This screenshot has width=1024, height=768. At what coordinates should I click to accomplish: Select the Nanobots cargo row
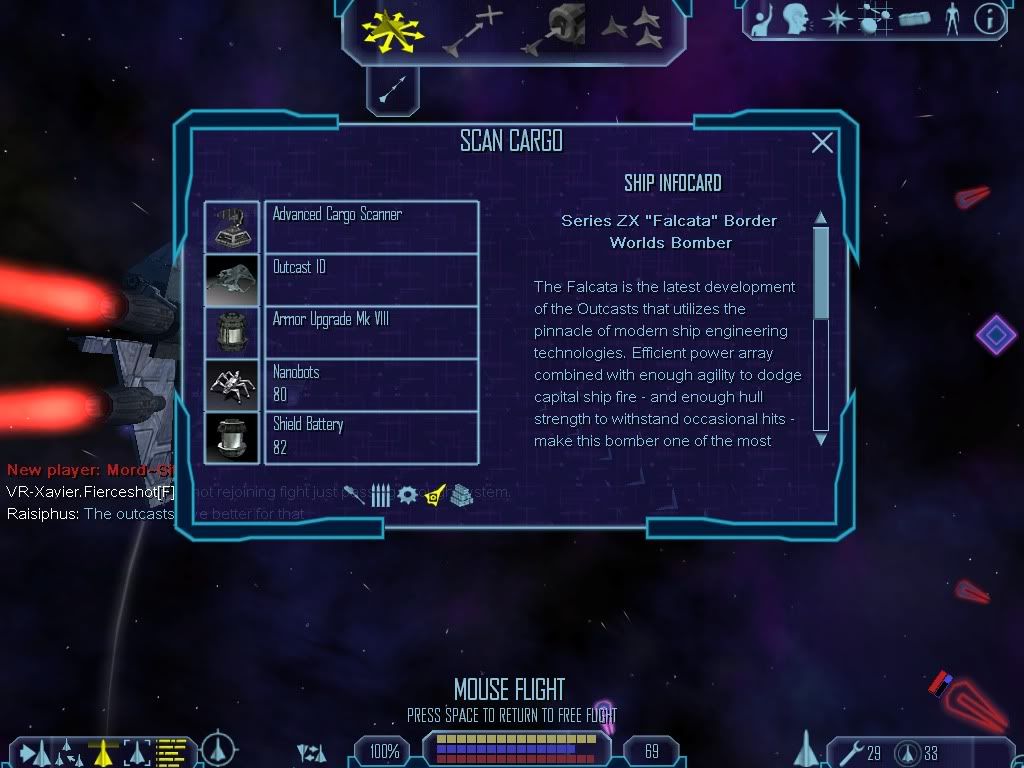(x=371, y=385)
